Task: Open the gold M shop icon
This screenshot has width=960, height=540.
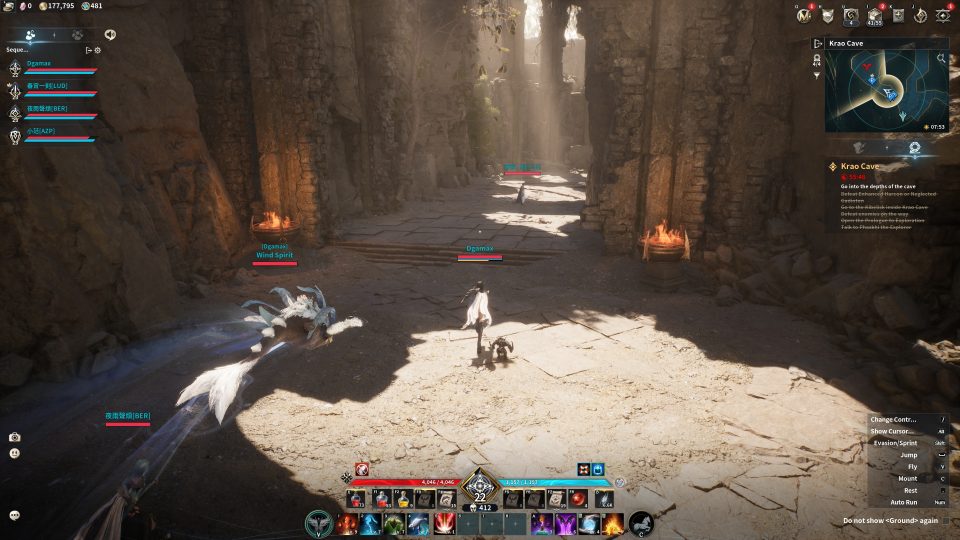Action: pyautogui.click(x=804, y=15)
